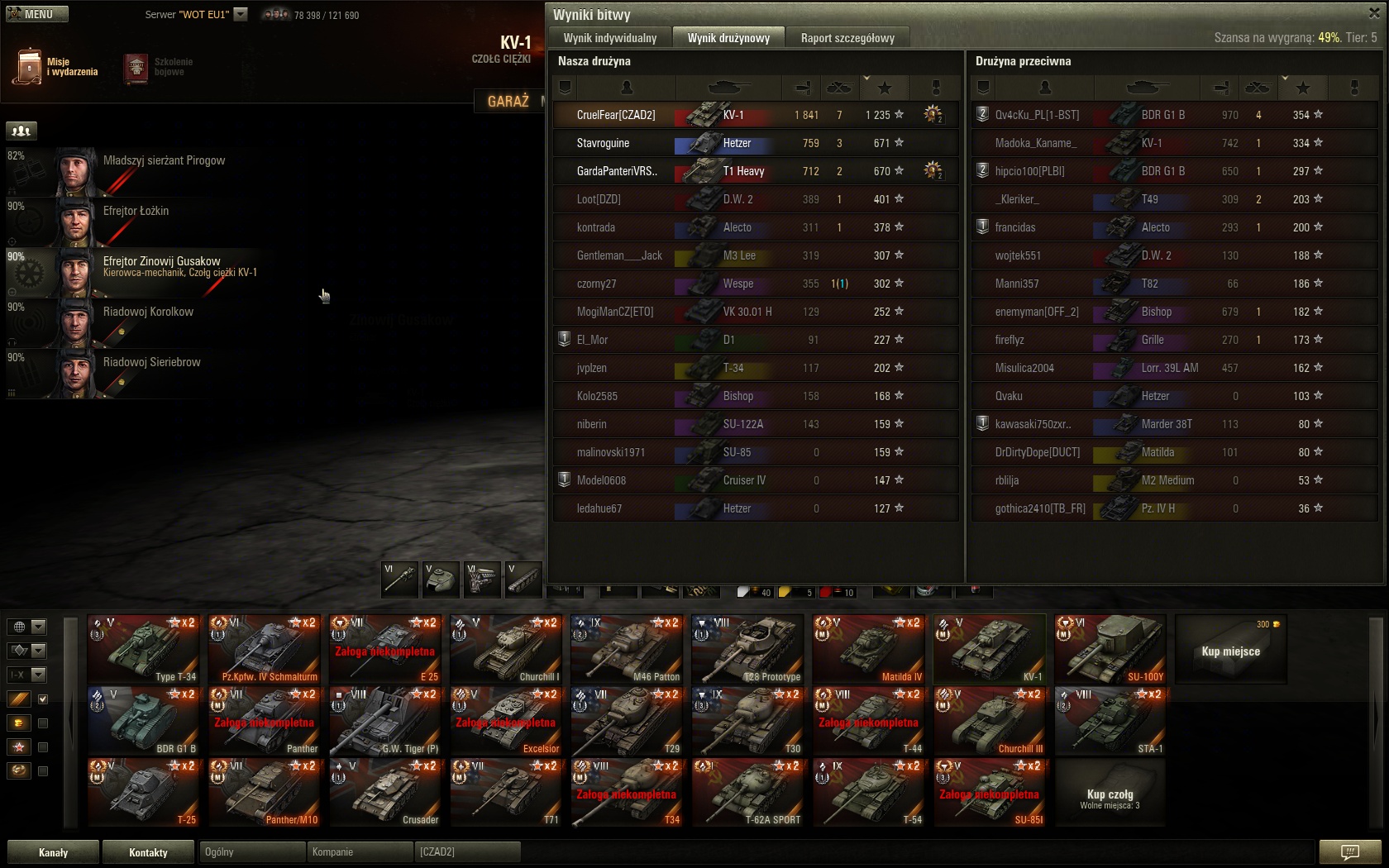Open the Kanały channels button
This screenshot has width=1389, height=868.
pos(54,852)
